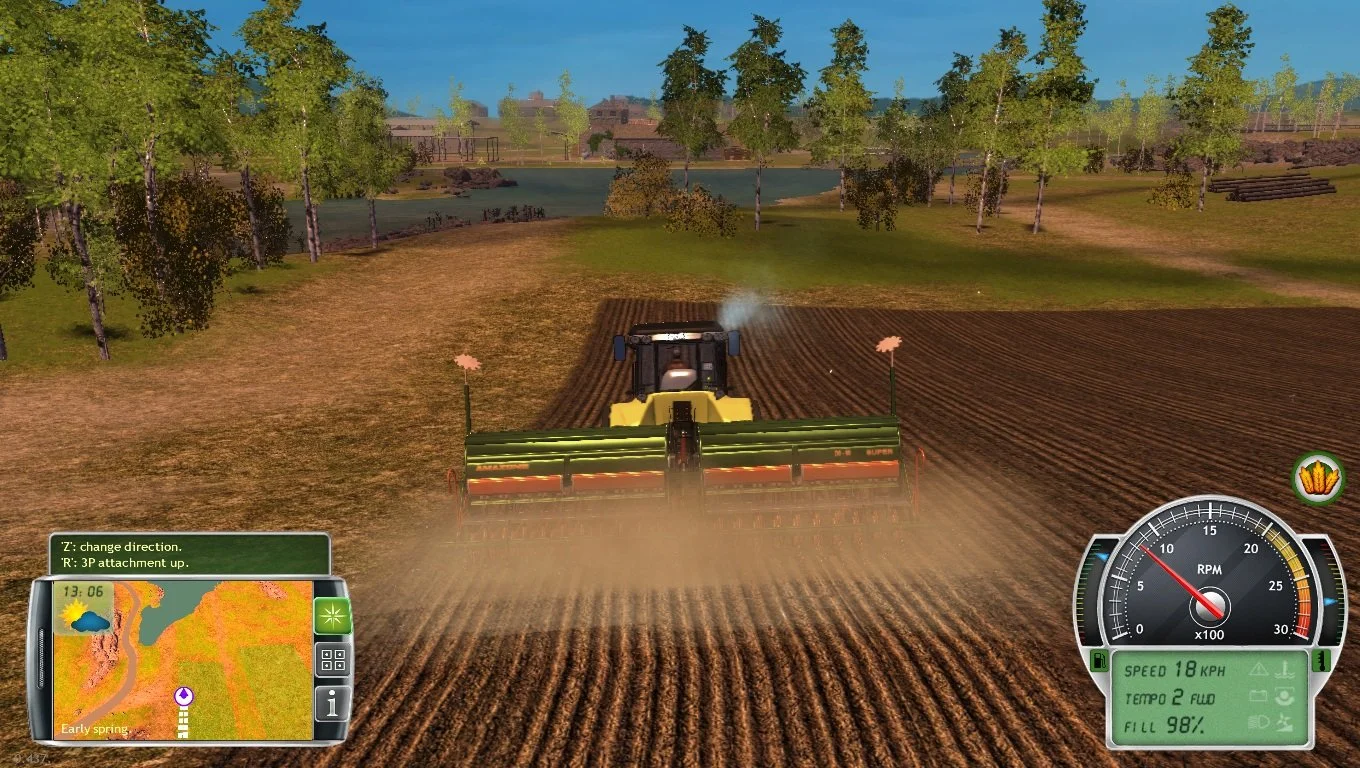Toggle the warning triangle indicator
The image size is (1360, 768).
pyautogui.click(x=1258, y=669)
